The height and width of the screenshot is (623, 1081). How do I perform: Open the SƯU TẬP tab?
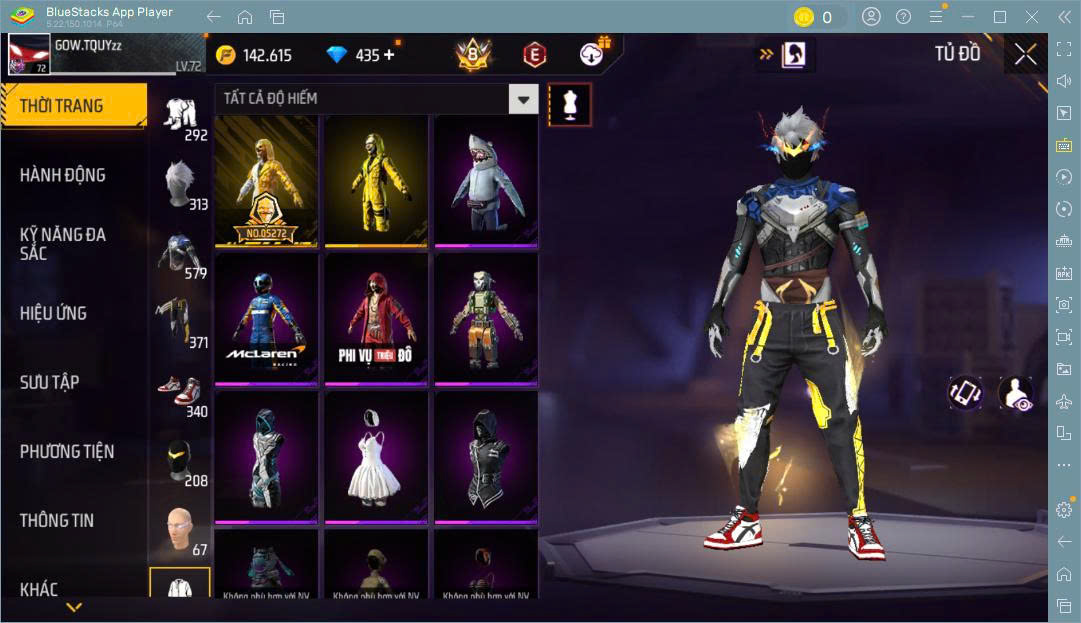[x=50, y=382]
